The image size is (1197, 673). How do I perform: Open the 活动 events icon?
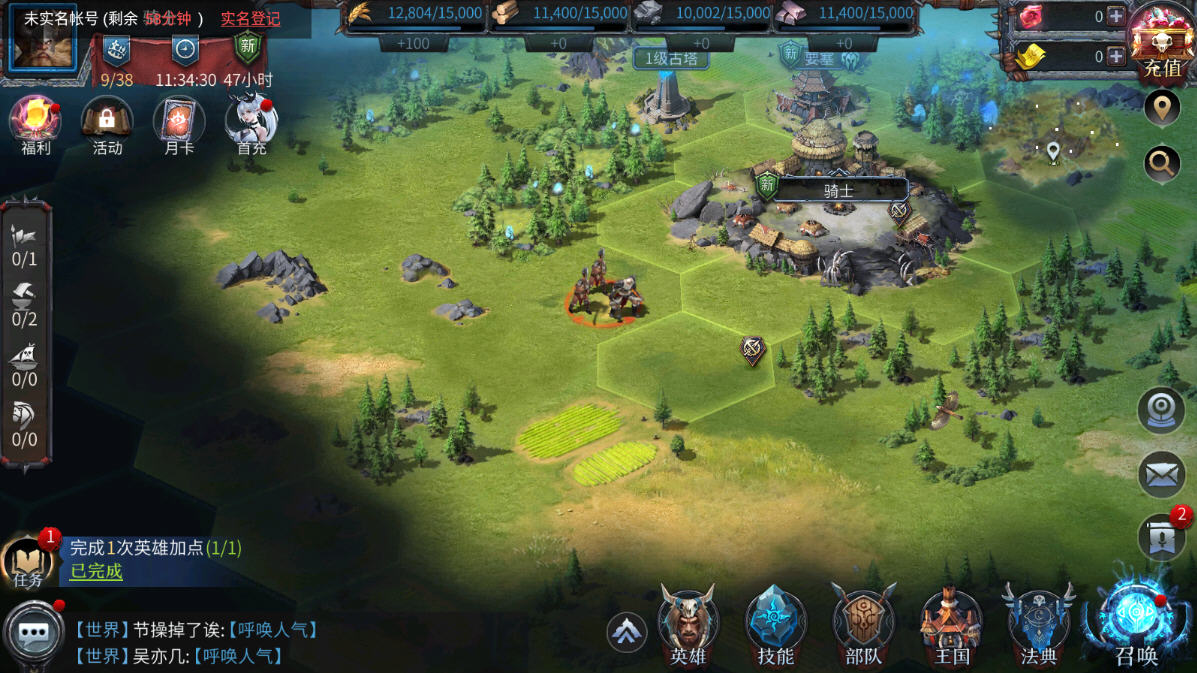click(107, 123)
